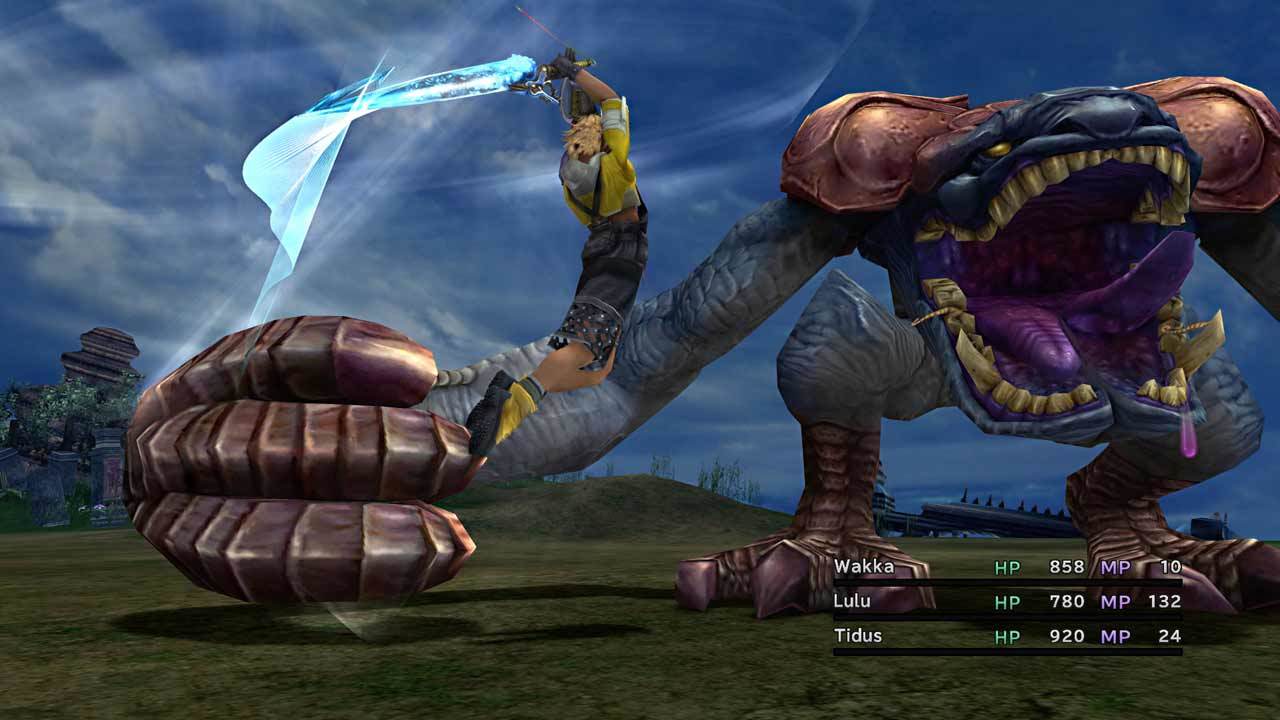Image resolution: width=1280 pixels, height=720 pixels.
Task: Select the MP value 24 for Tidus
Action: point(1170,636)
